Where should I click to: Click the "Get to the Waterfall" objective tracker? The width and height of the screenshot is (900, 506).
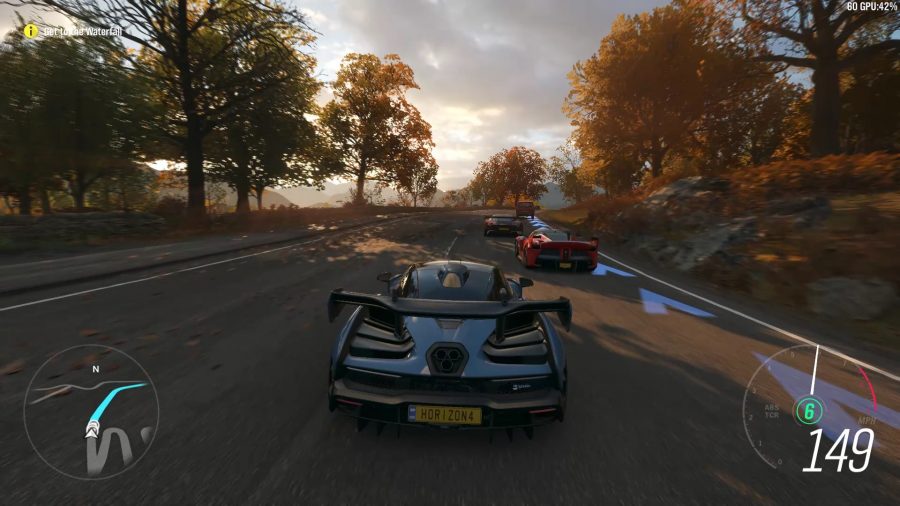[x=82, y=31]
